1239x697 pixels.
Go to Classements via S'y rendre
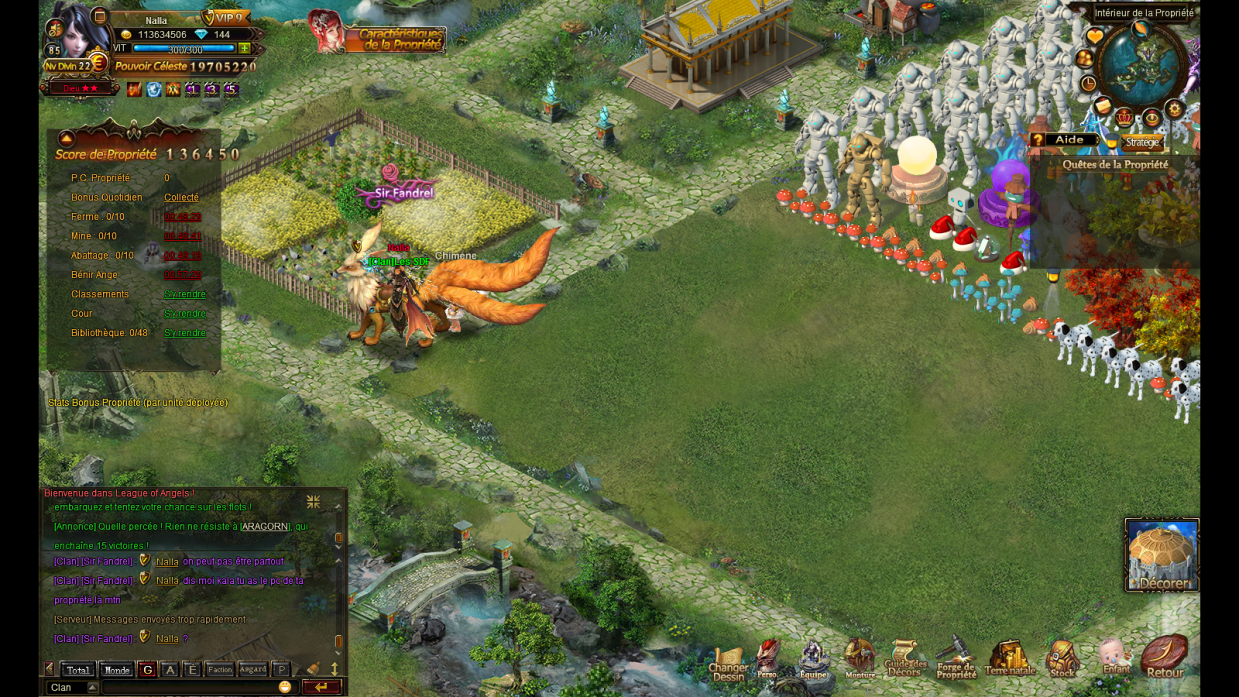pyautogui.click(x=185, y=294)
